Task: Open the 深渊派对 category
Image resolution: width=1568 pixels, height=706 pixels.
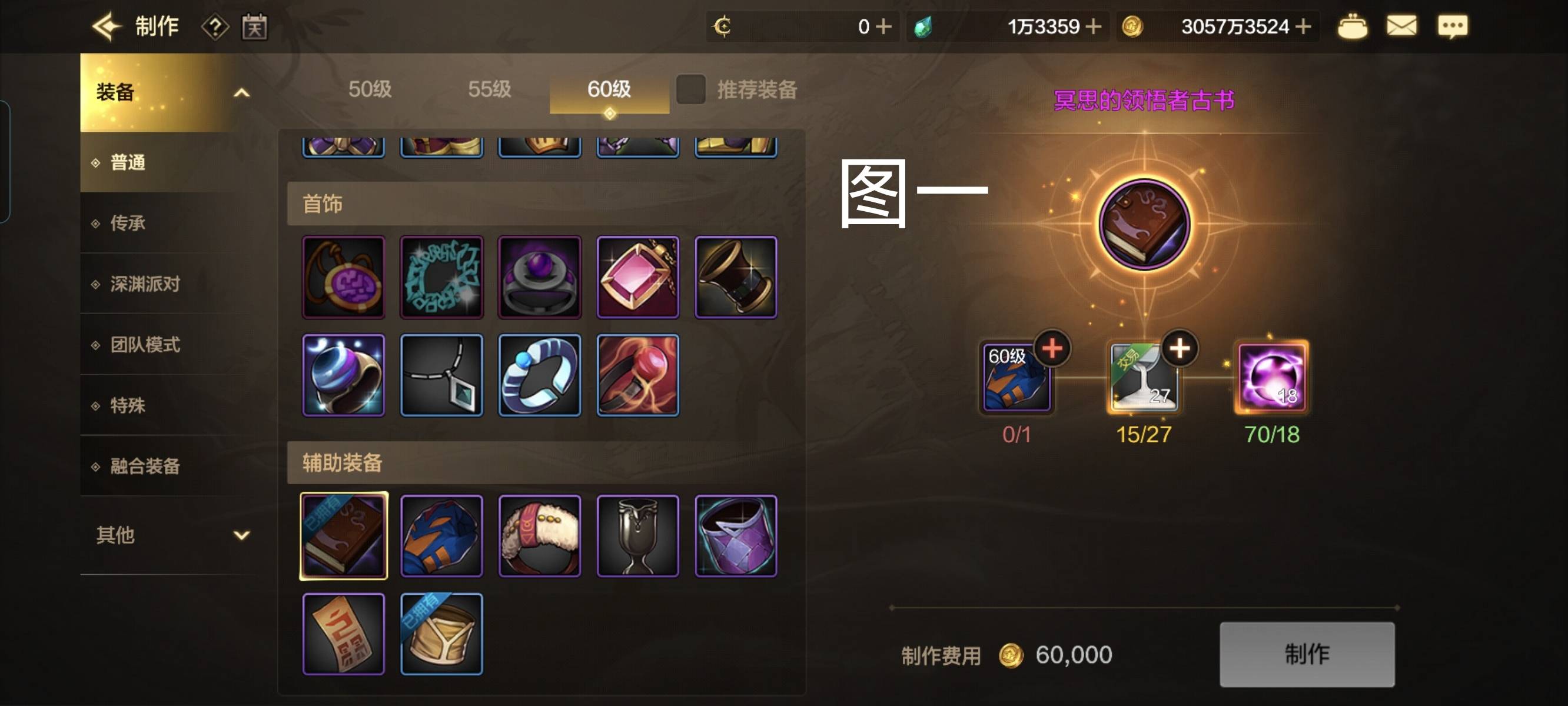Action: (x=145, y=284)
